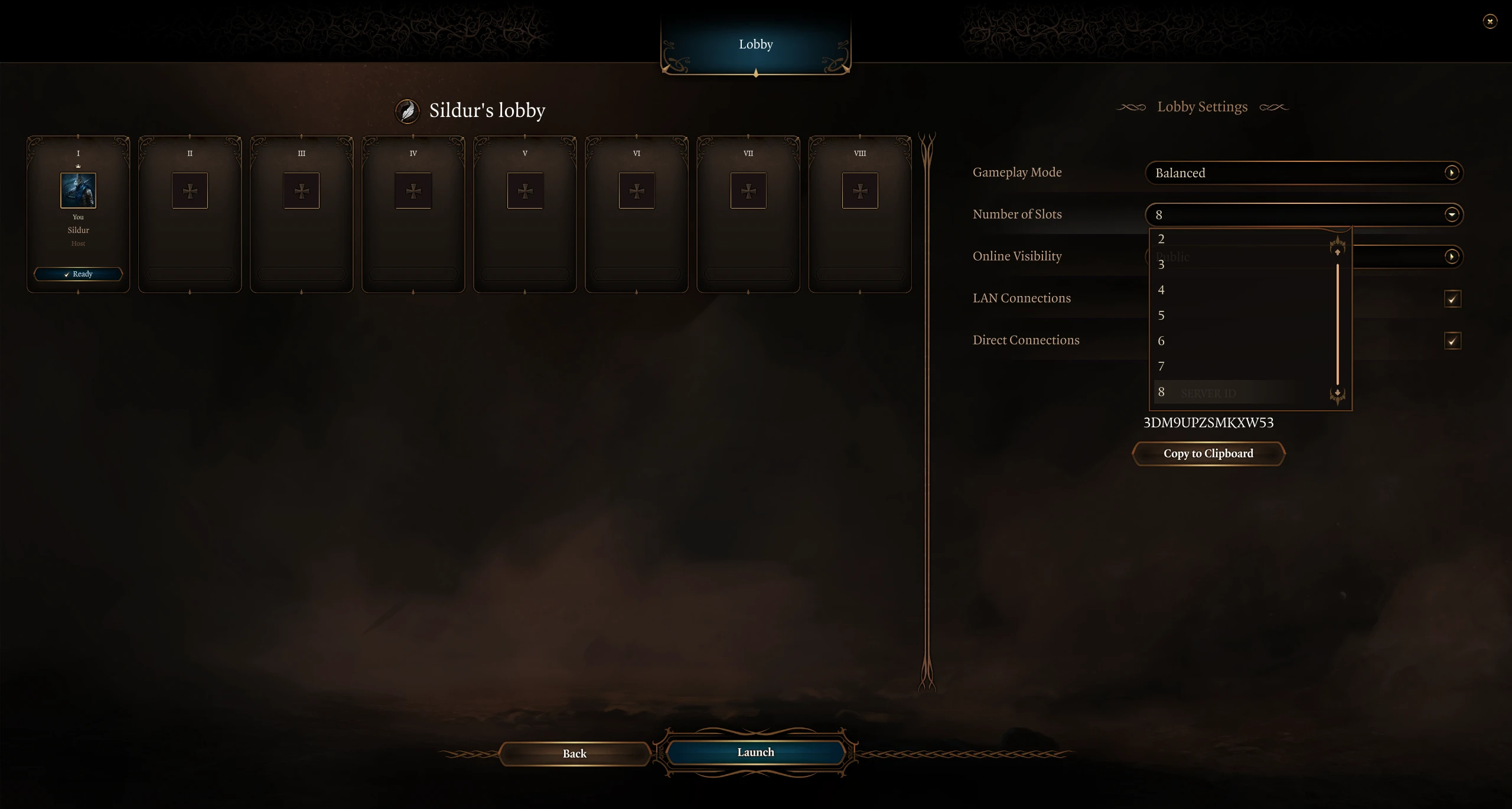
Task: Toggle the LAN Connections checkbox
Action: [1452, 298]
